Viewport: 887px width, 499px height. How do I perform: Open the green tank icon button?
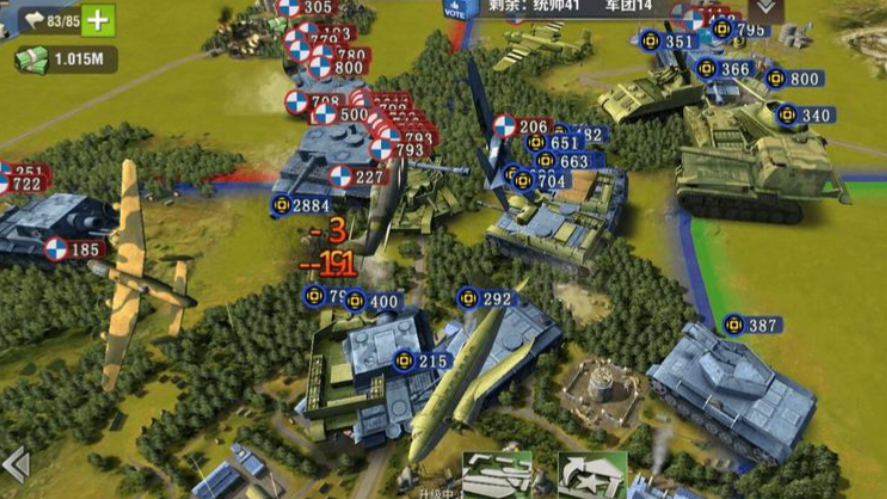497,474
